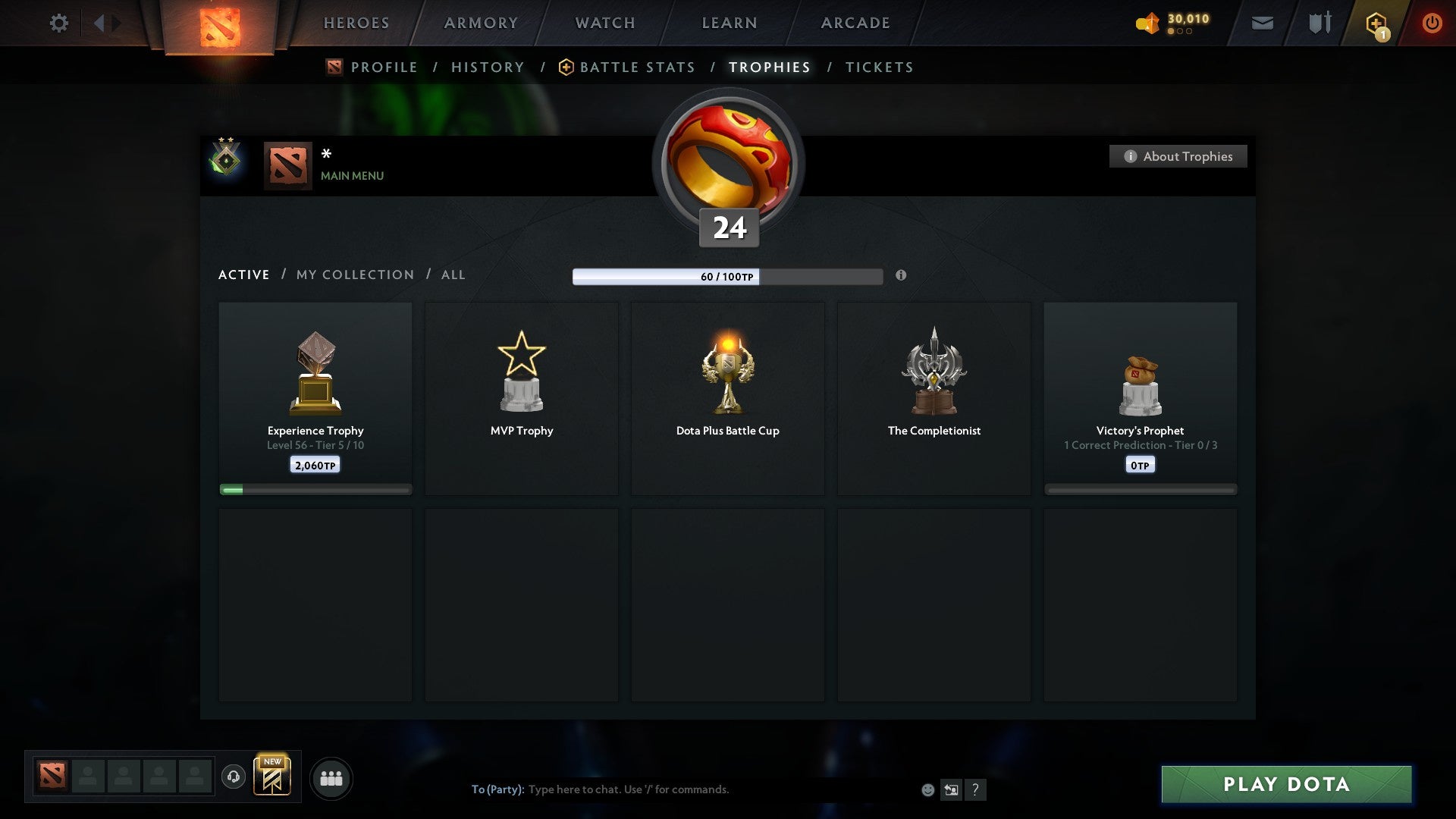Click the 60/100TP progress bar
1456x819 pixels.
tap(727, 277)
